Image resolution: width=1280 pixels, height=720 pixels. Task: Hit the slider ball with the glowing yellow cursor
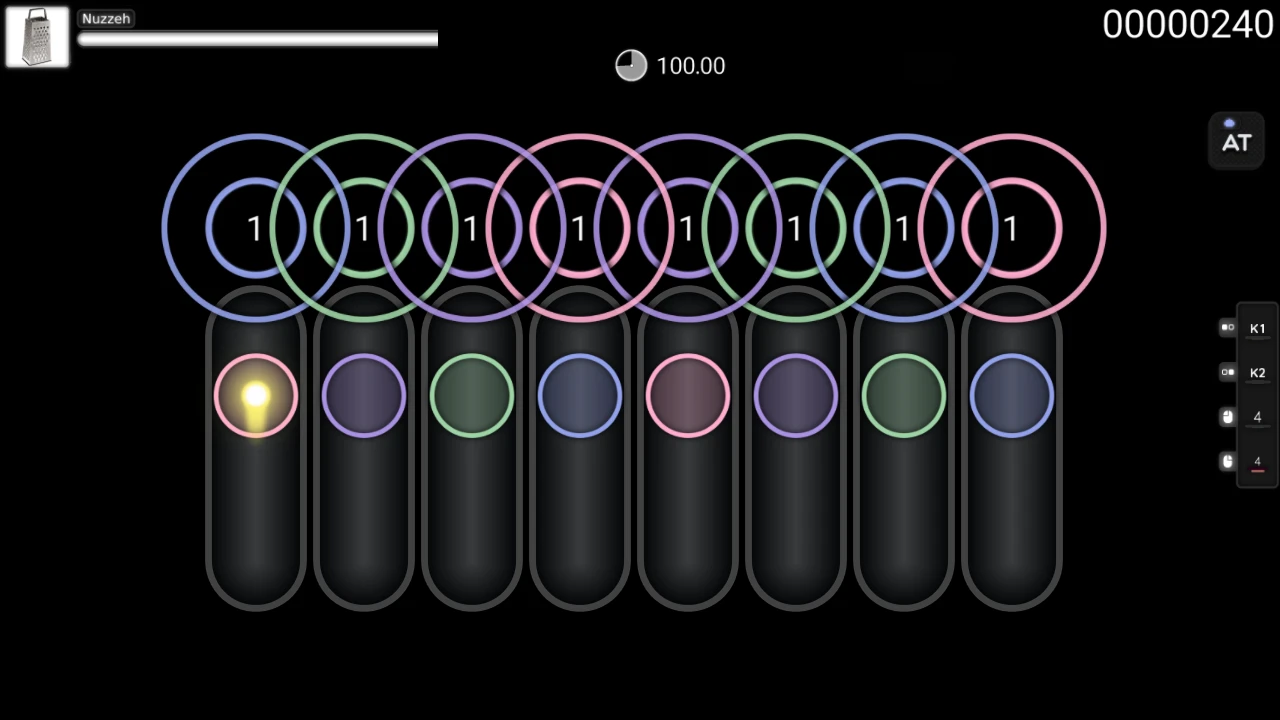click(x=256, y=397)
